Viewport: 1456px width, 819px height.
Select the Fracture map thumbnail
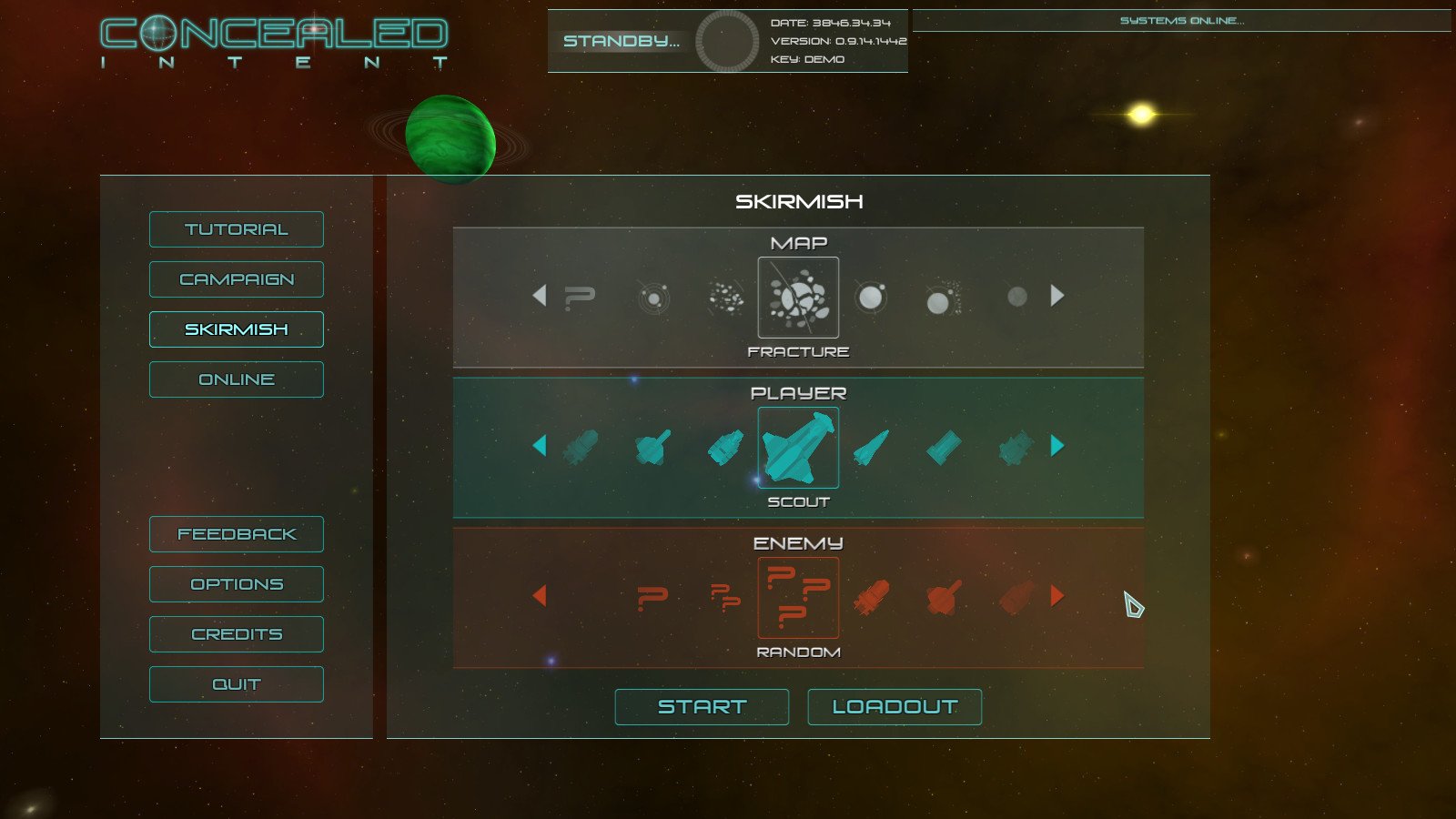[x=798, y=298]
